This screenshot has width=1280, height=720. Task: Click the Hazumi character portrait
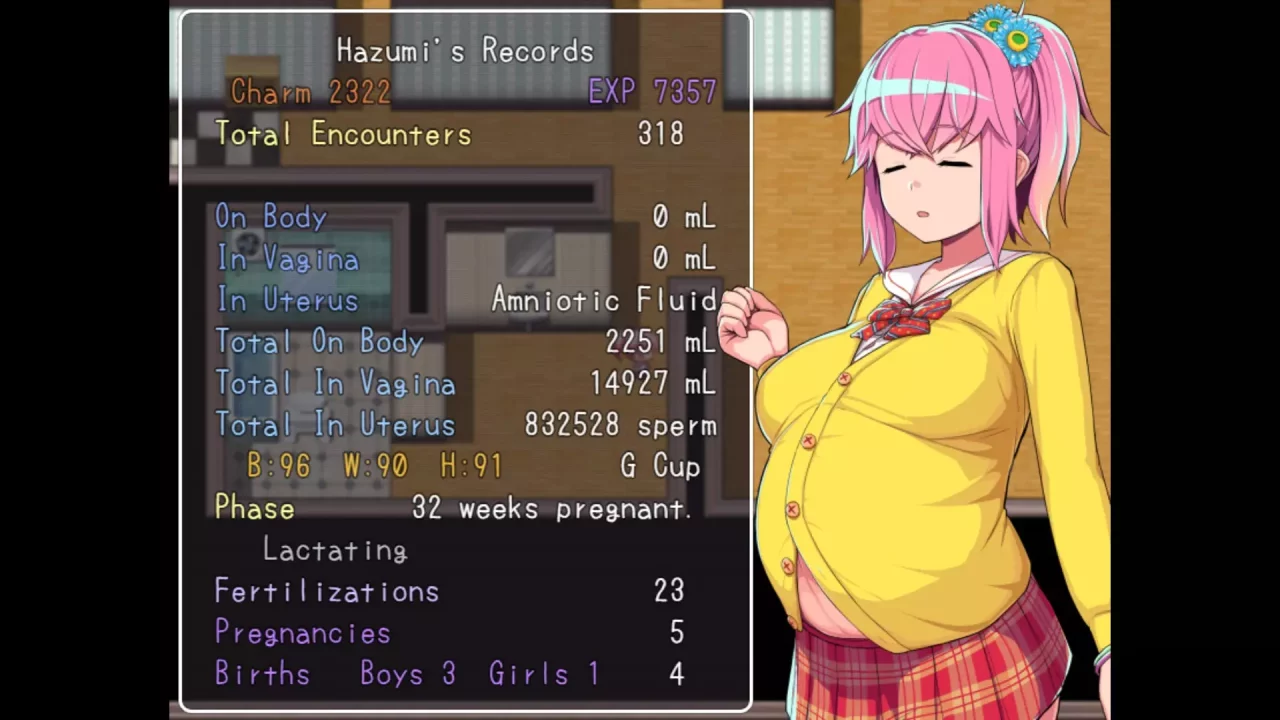click(930, 400)
